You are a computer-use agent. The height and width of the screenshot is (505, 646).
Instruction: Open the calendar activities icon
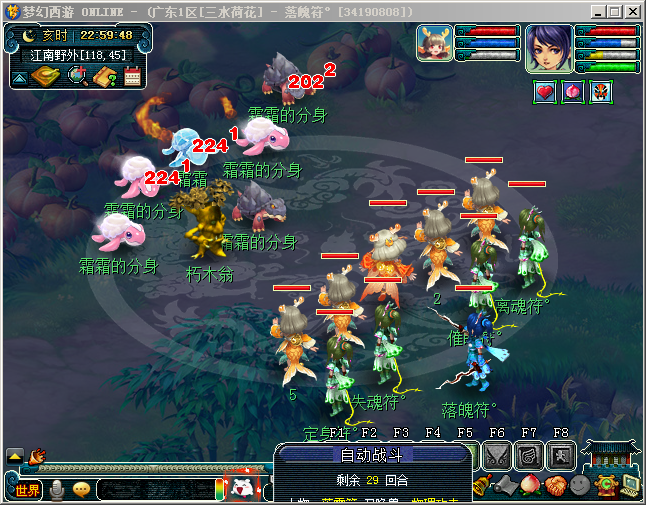[133, 77]
